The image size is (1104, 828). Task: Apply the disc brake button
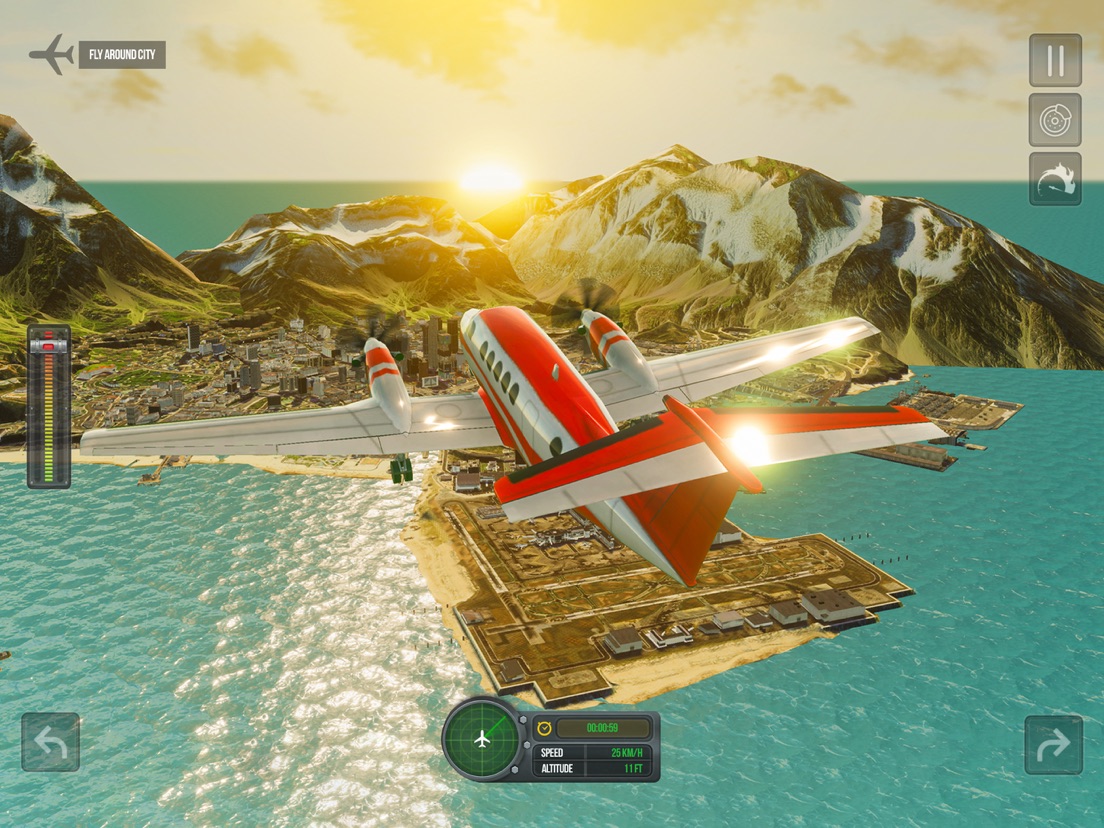[x=1055, y=120]
